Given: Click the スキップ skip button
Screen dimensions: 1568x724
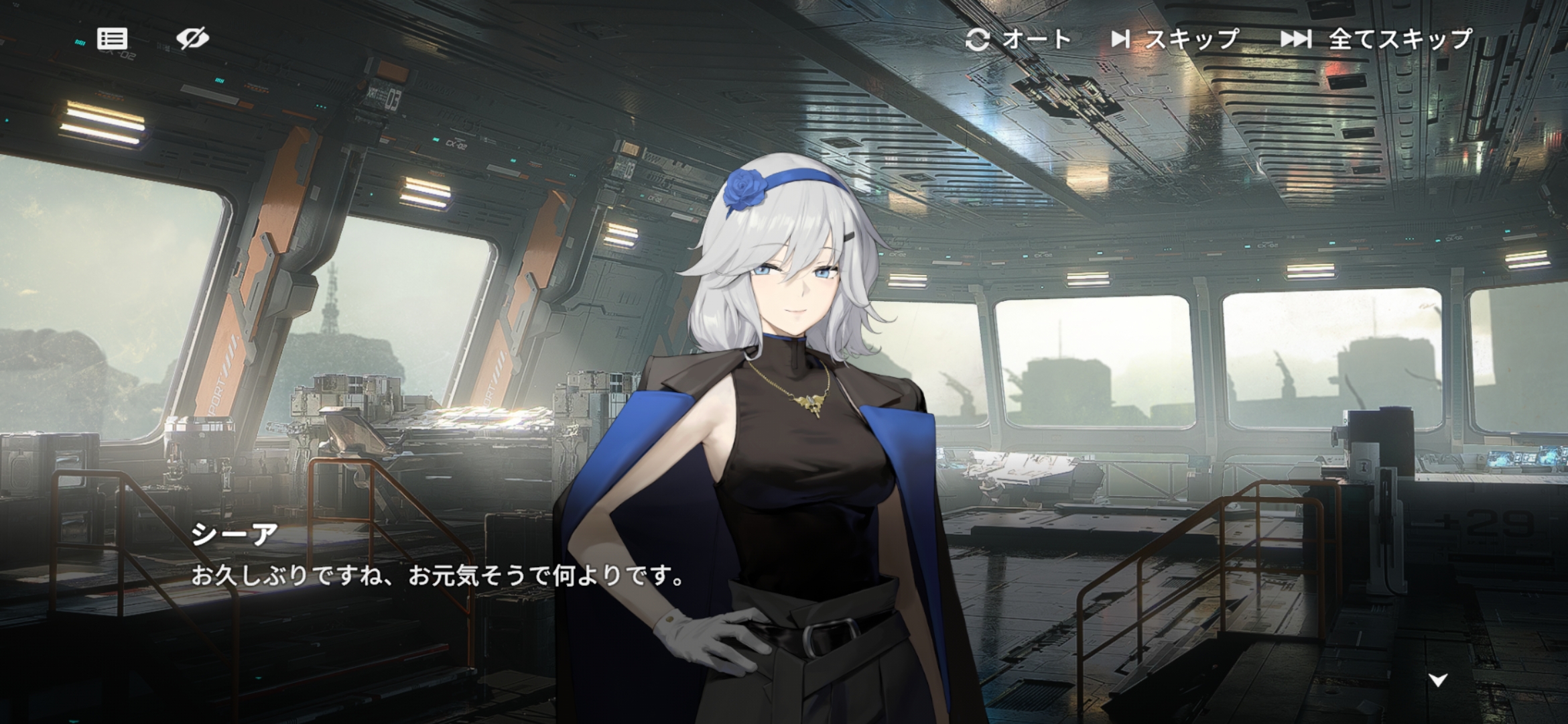Looking at the screenshot, I should click(x=1175, y=40).
